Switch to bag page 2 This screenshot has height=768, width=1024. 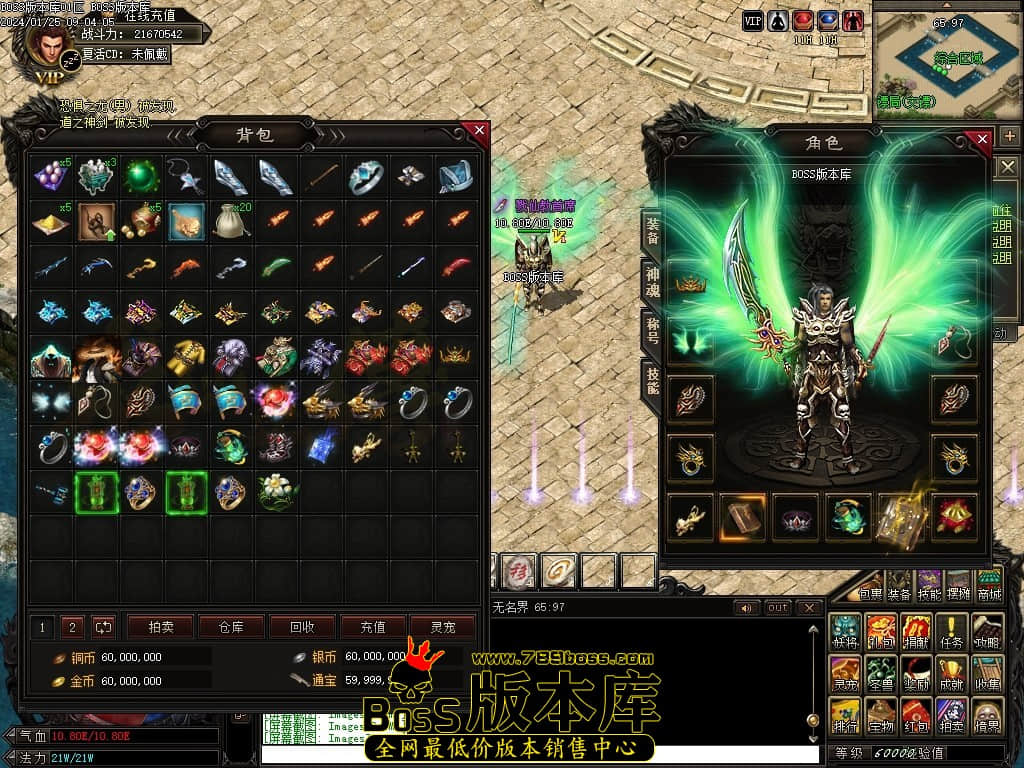tap(71, 627)
